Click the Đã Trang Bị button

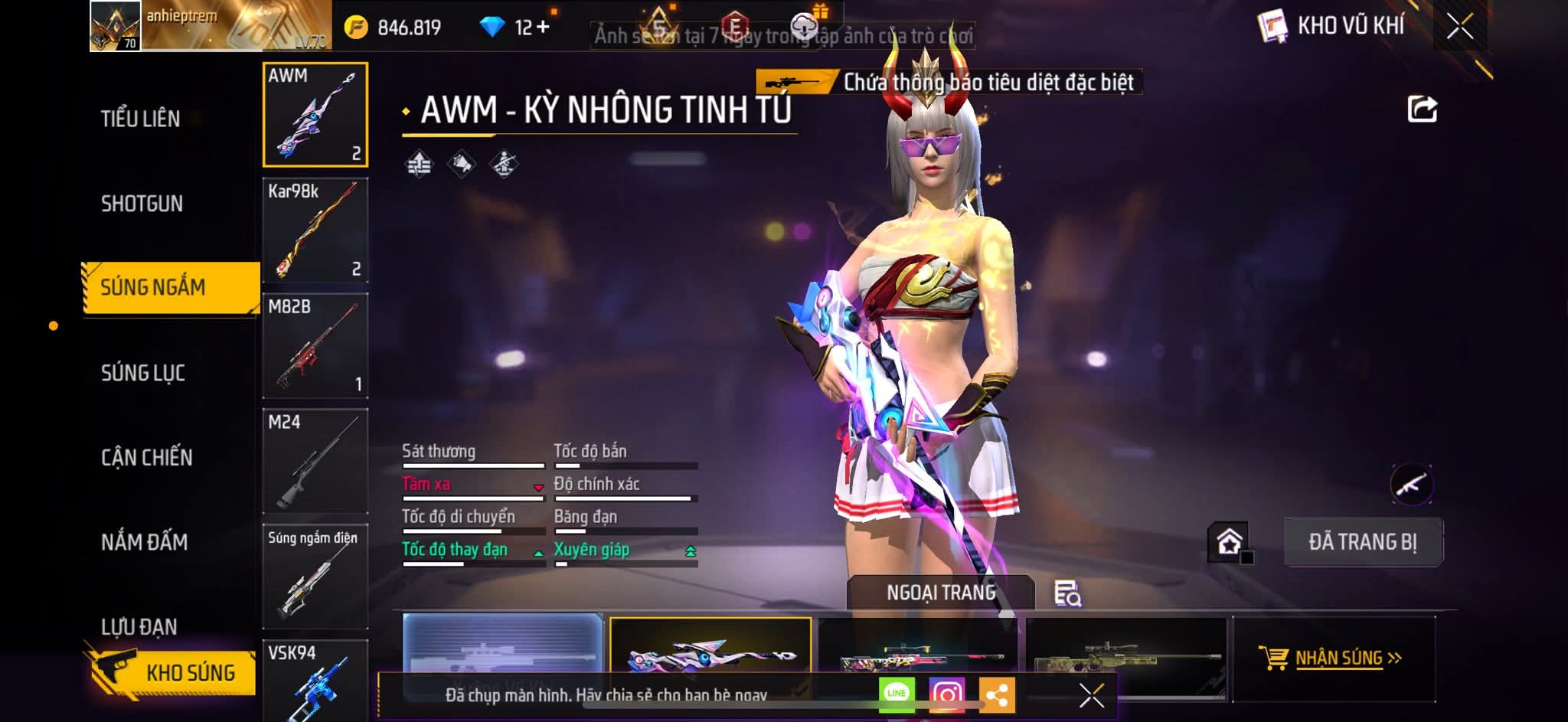point(1363,542)
